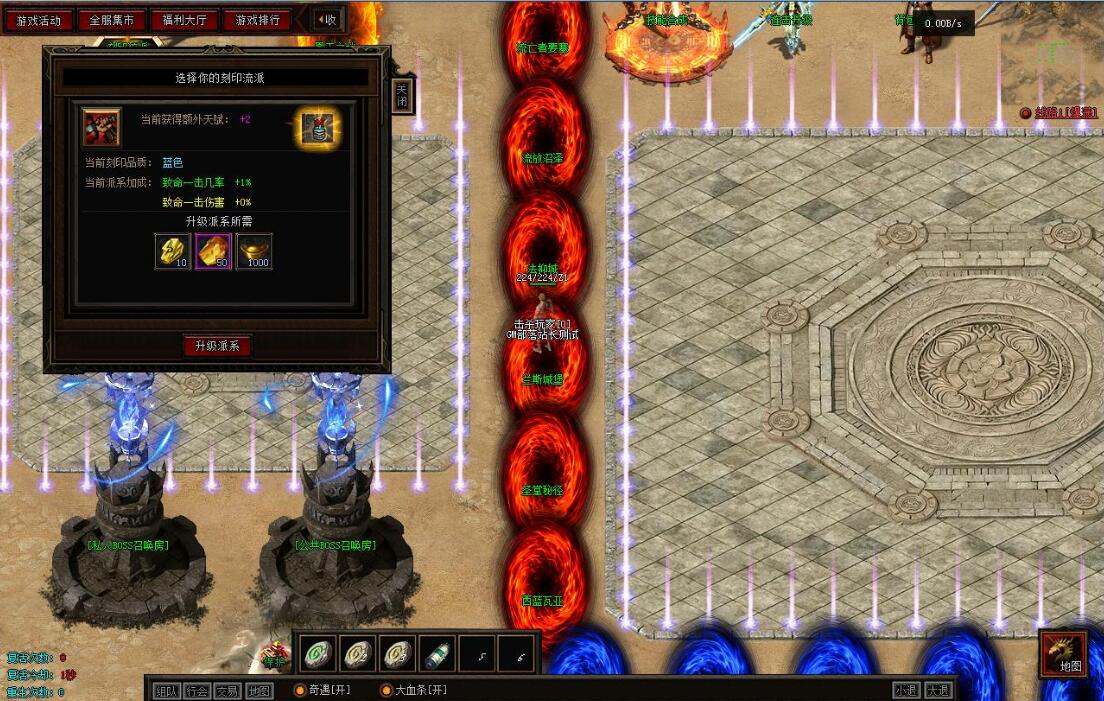Open the 全服集市 marketplace
The height and width of the screenshot is (701, 1104).
pyautogui.click(x=111, y=20)
